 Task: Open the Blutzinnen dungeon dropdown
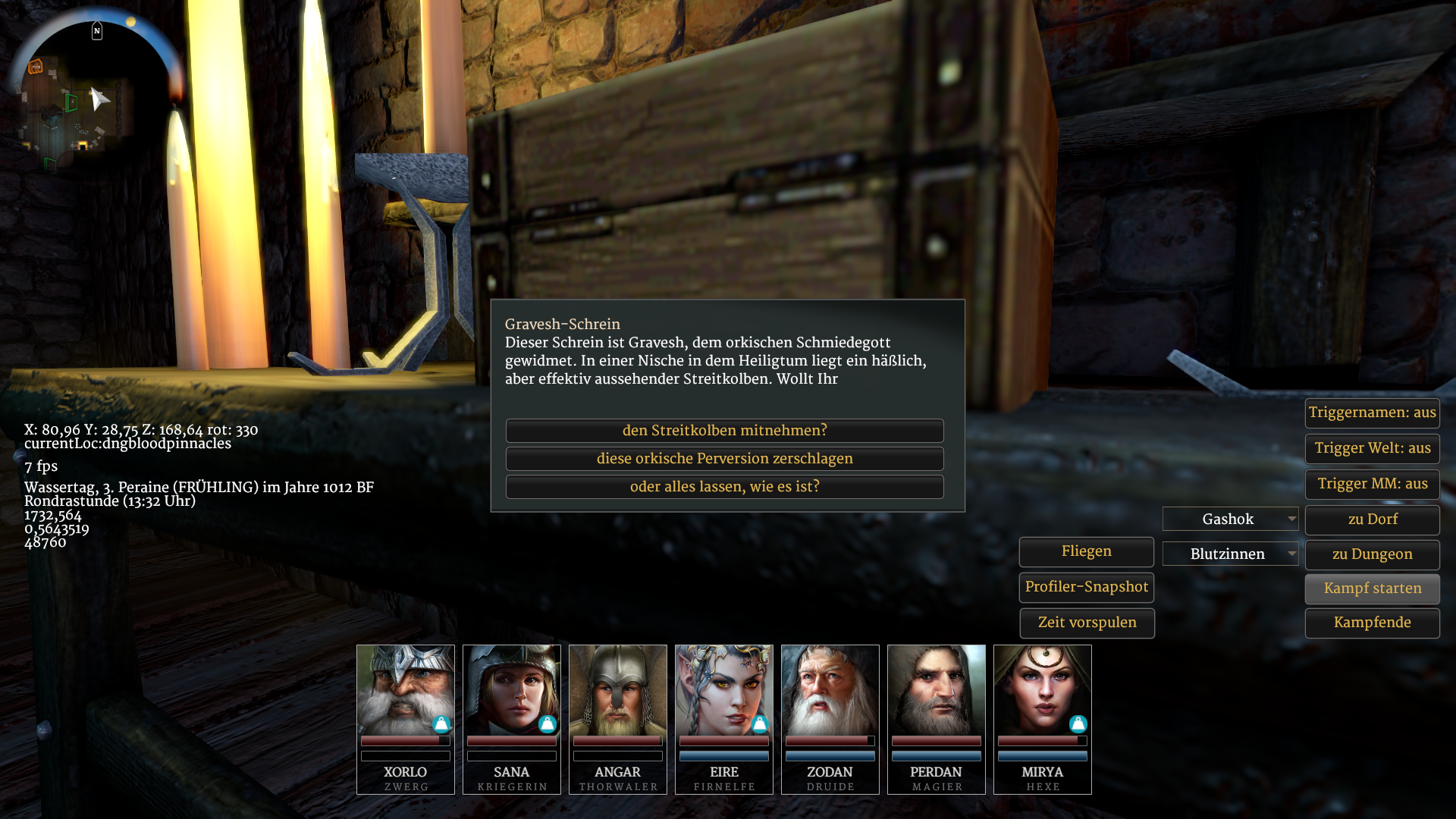click(x=1230, y=554)
